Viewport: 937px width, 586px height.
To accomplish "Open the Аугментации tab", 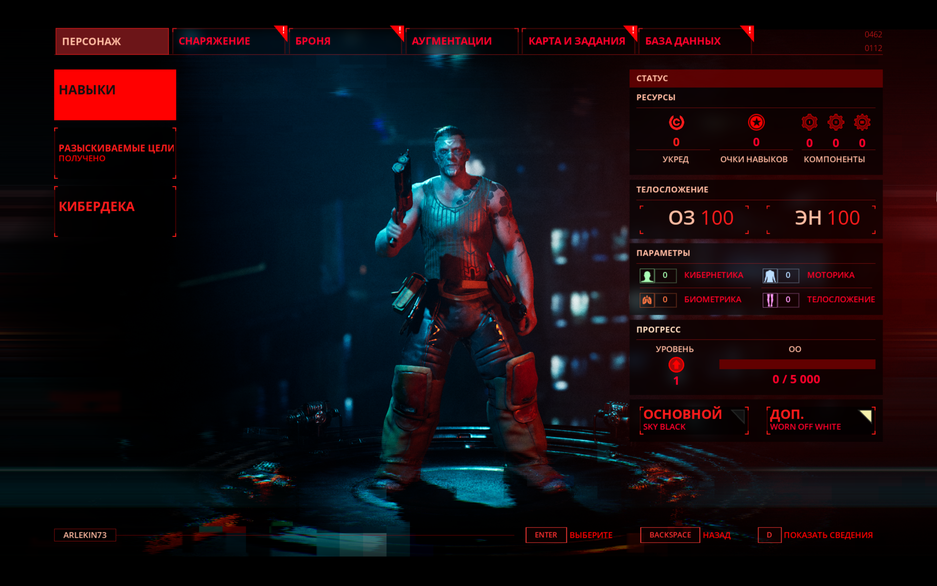I will pos(460,41).
